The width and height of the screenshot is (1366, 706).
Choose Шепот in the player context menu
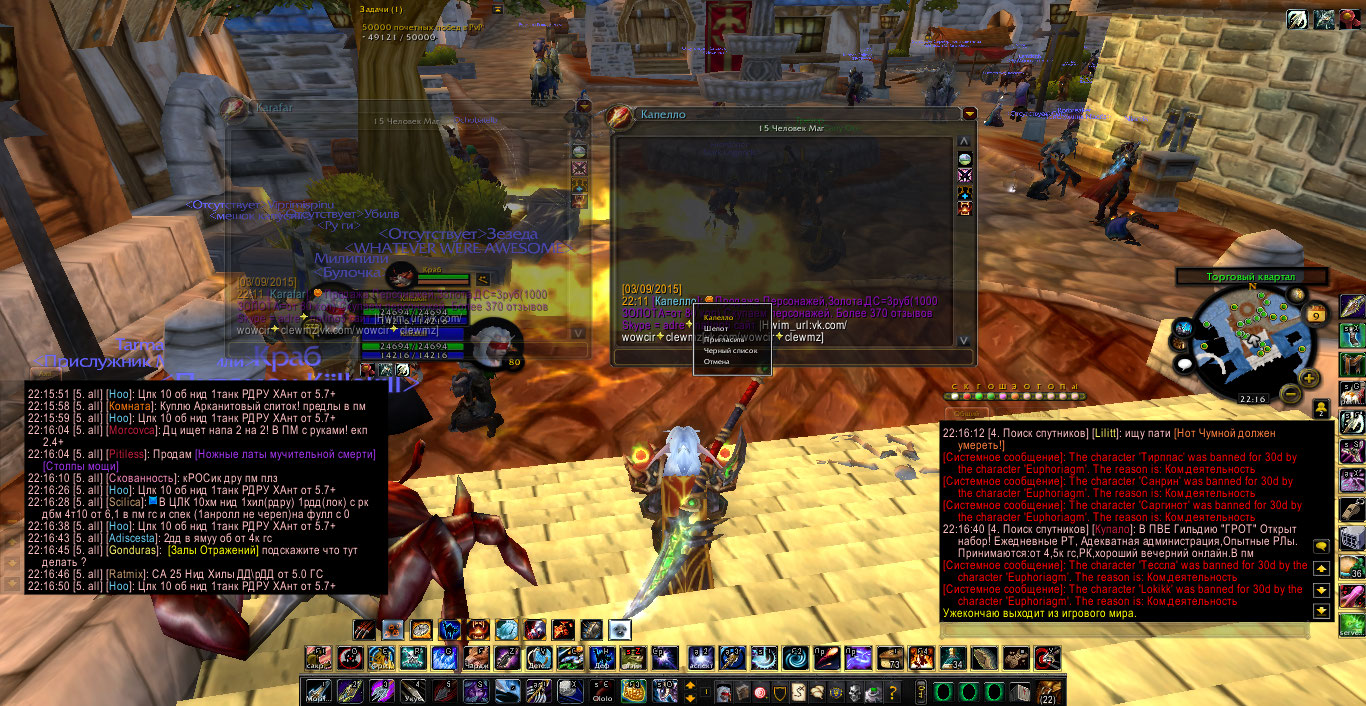[x=715, y=329]
